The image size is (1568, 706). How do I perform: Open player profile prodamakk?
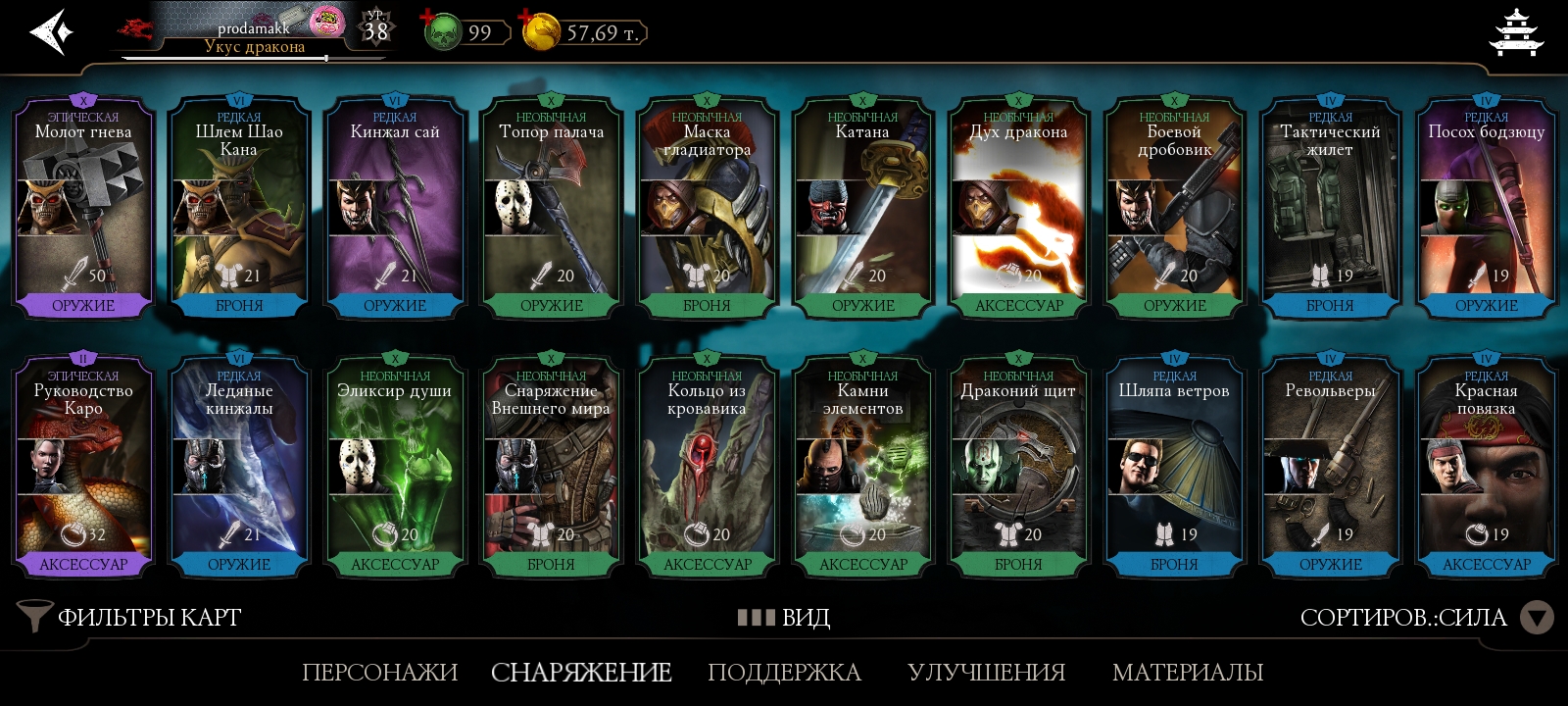tap(253, 31)
